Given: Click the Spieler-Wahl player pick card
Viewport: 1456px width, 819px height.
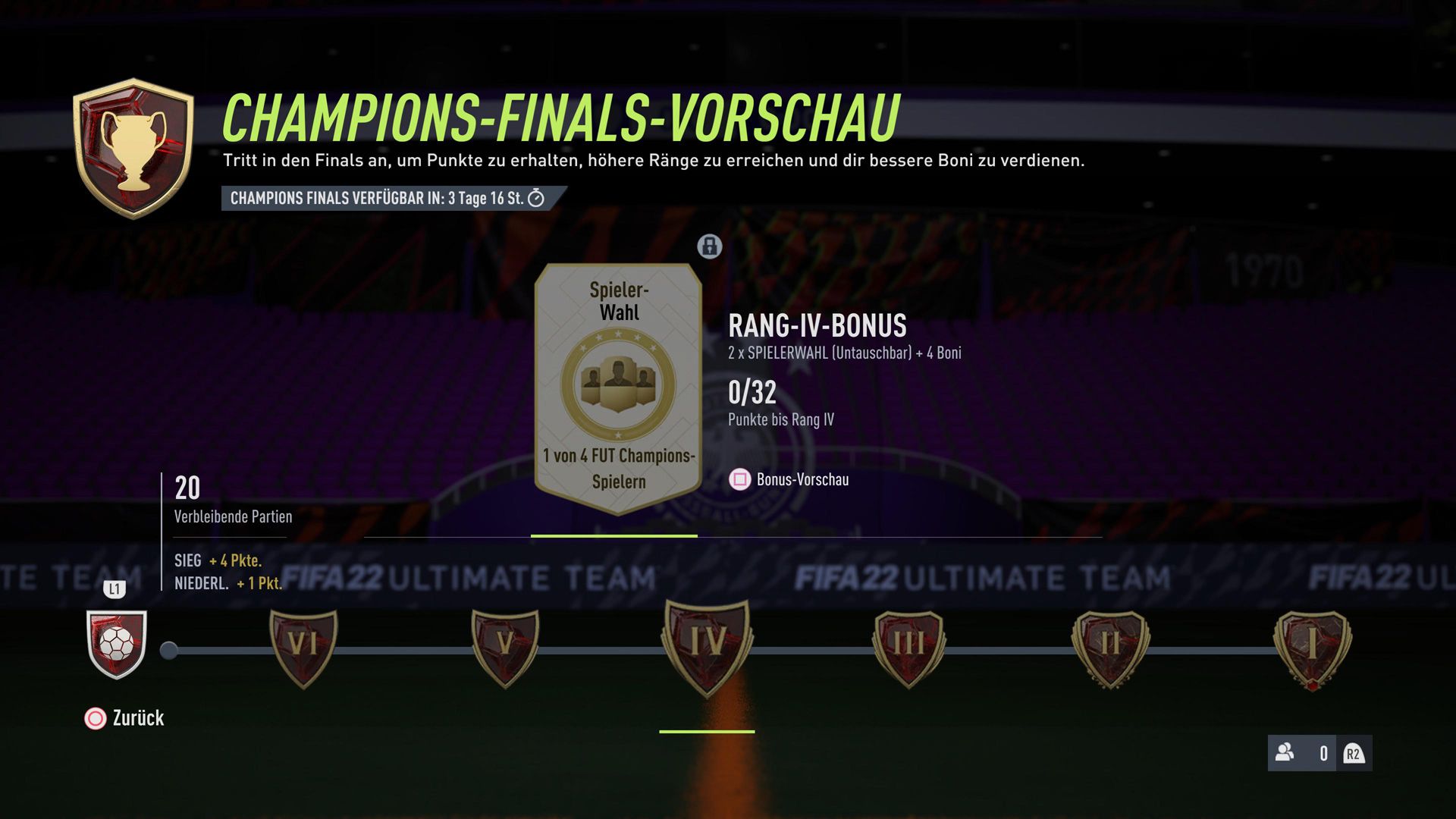Looking at the screenshot, I should pyautogui.click(x=618, y=379).
